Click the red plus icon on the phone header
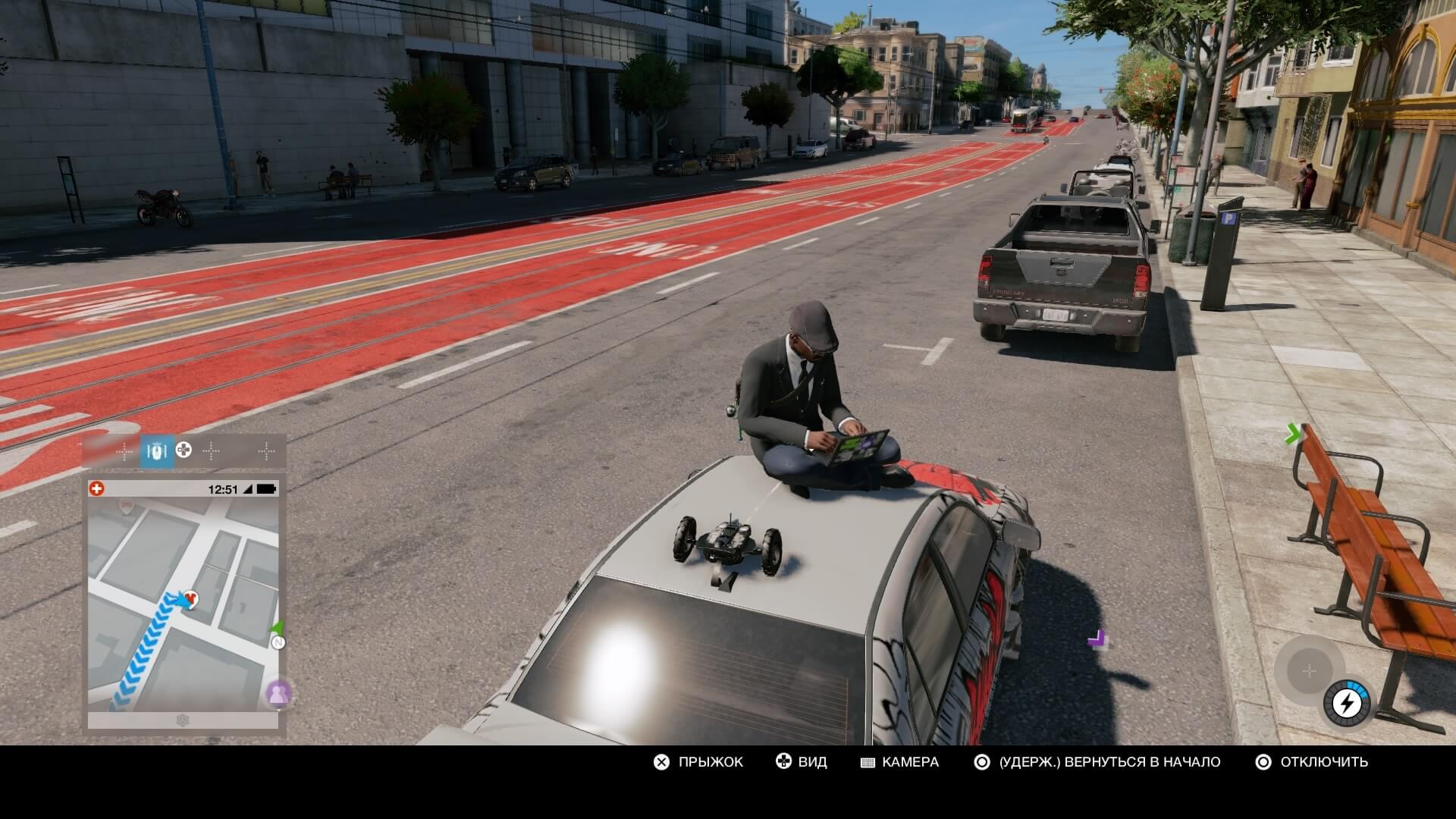Screen dimensions: 1456x819 [96, 489]
